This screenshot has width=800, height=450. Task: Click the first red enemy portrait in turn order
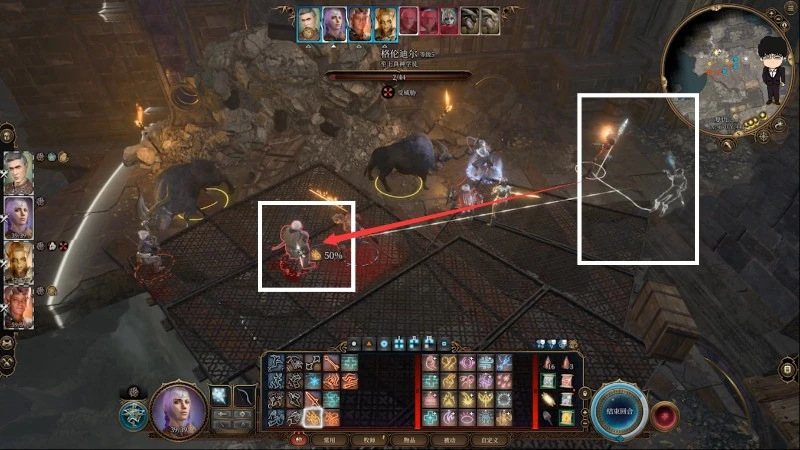(408, 23)
